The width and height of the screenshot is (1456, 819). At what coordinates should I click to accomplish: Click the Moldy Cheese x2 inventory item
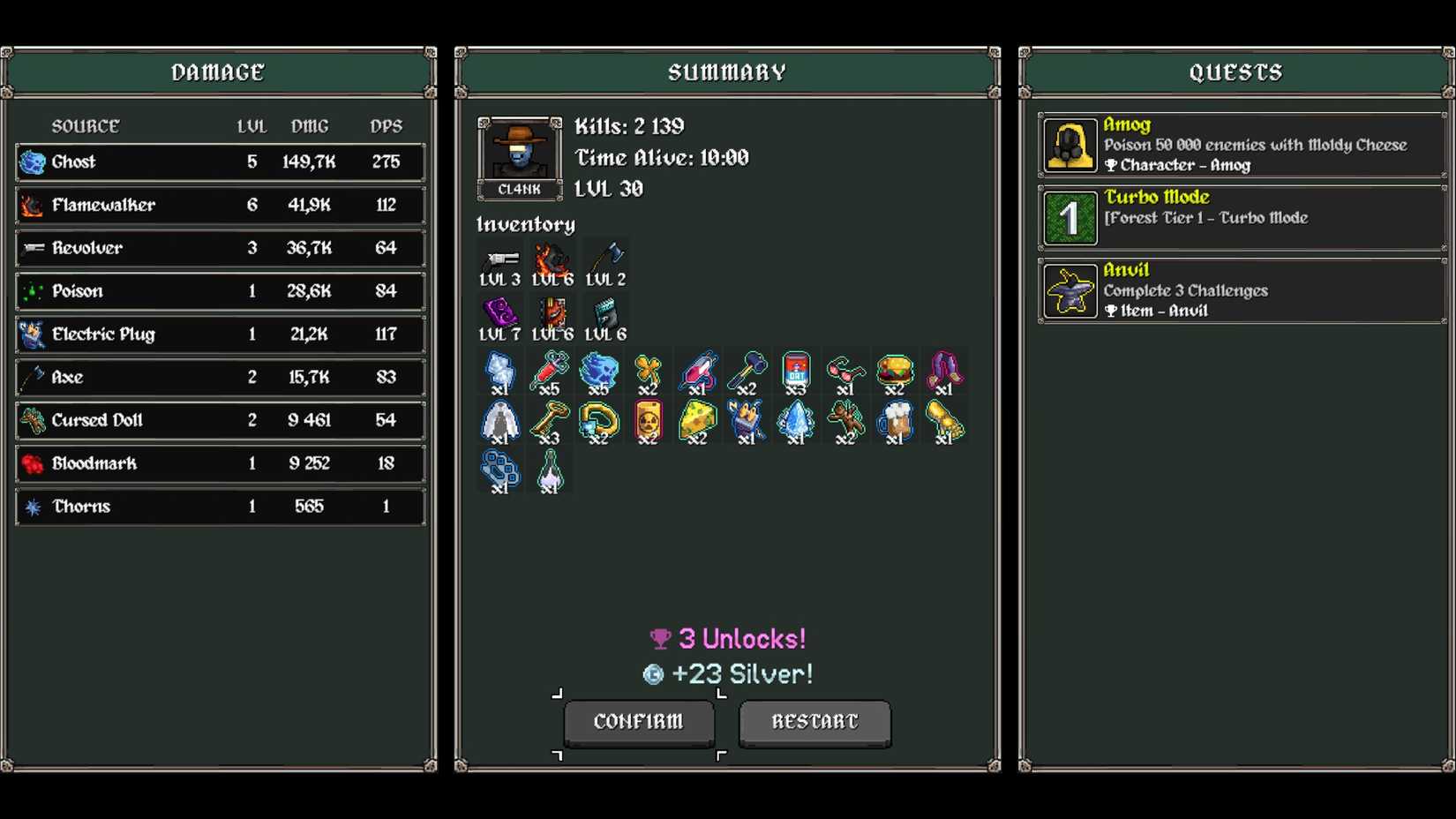click(698, 421)
